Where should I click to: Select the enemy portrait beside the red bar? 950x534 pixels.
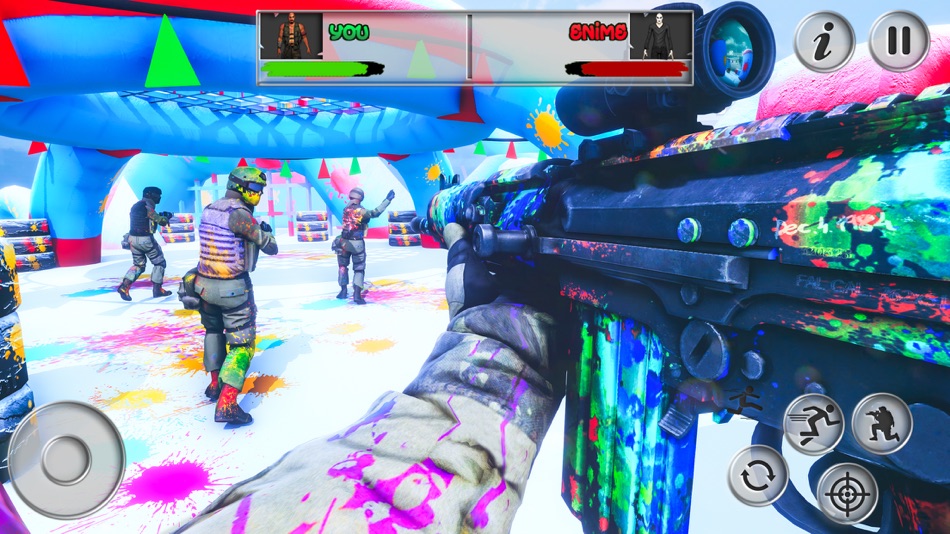[660, 36]
